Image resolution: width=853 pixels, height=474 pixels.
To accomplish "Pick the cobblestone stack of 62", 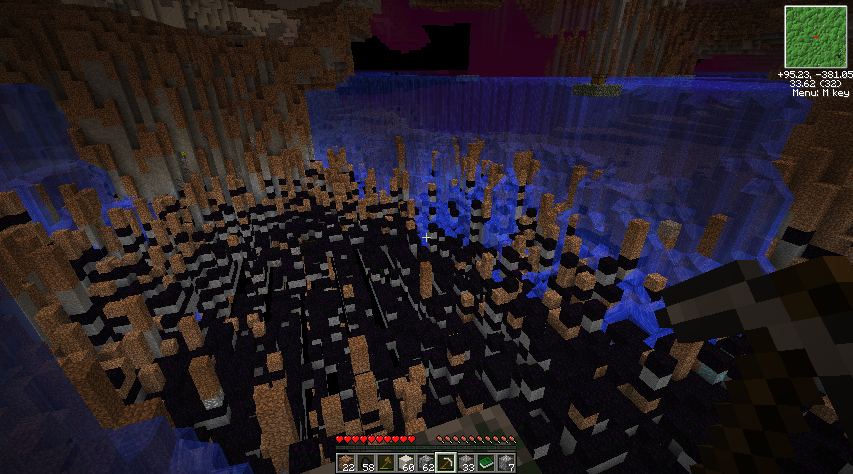I will click(x=427, y=462).
